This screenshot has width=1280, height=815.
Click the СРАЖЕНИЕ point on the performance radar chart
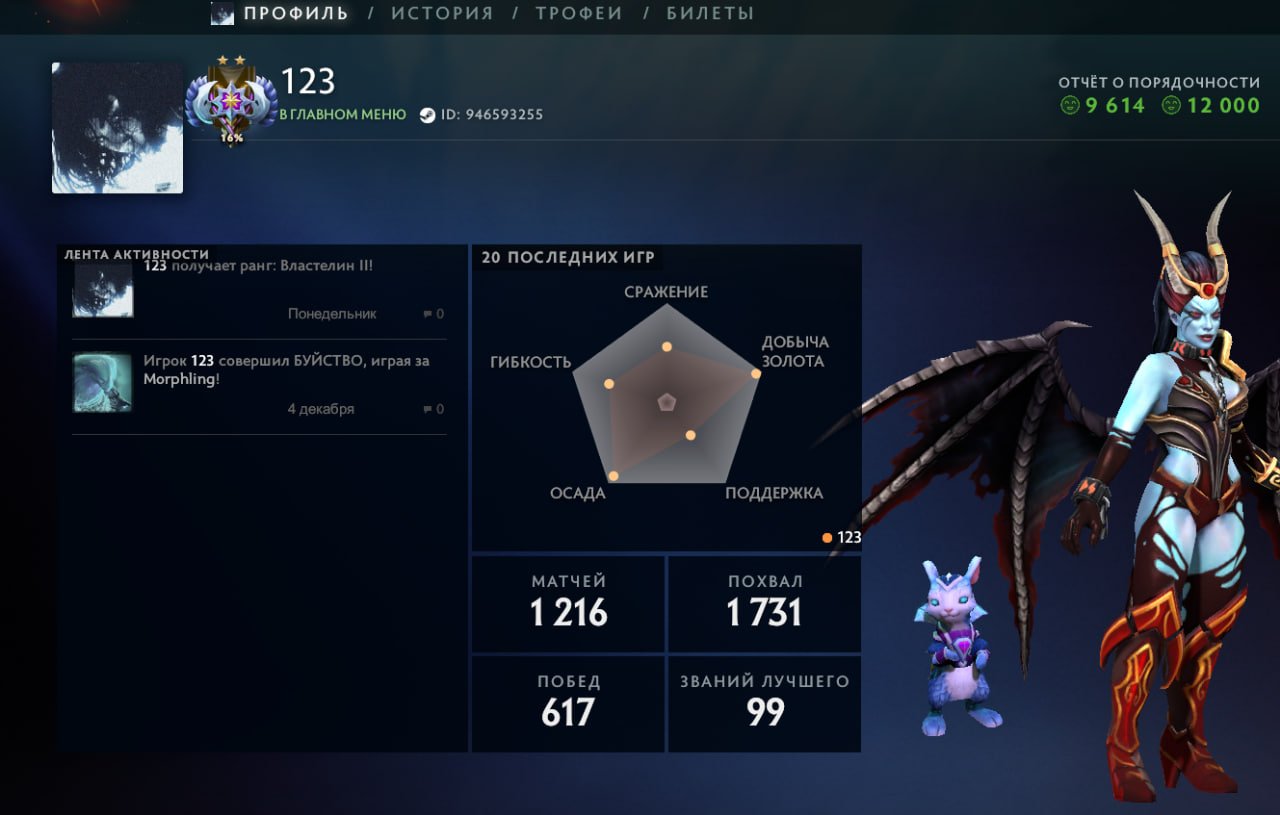(x=665, y=347)
